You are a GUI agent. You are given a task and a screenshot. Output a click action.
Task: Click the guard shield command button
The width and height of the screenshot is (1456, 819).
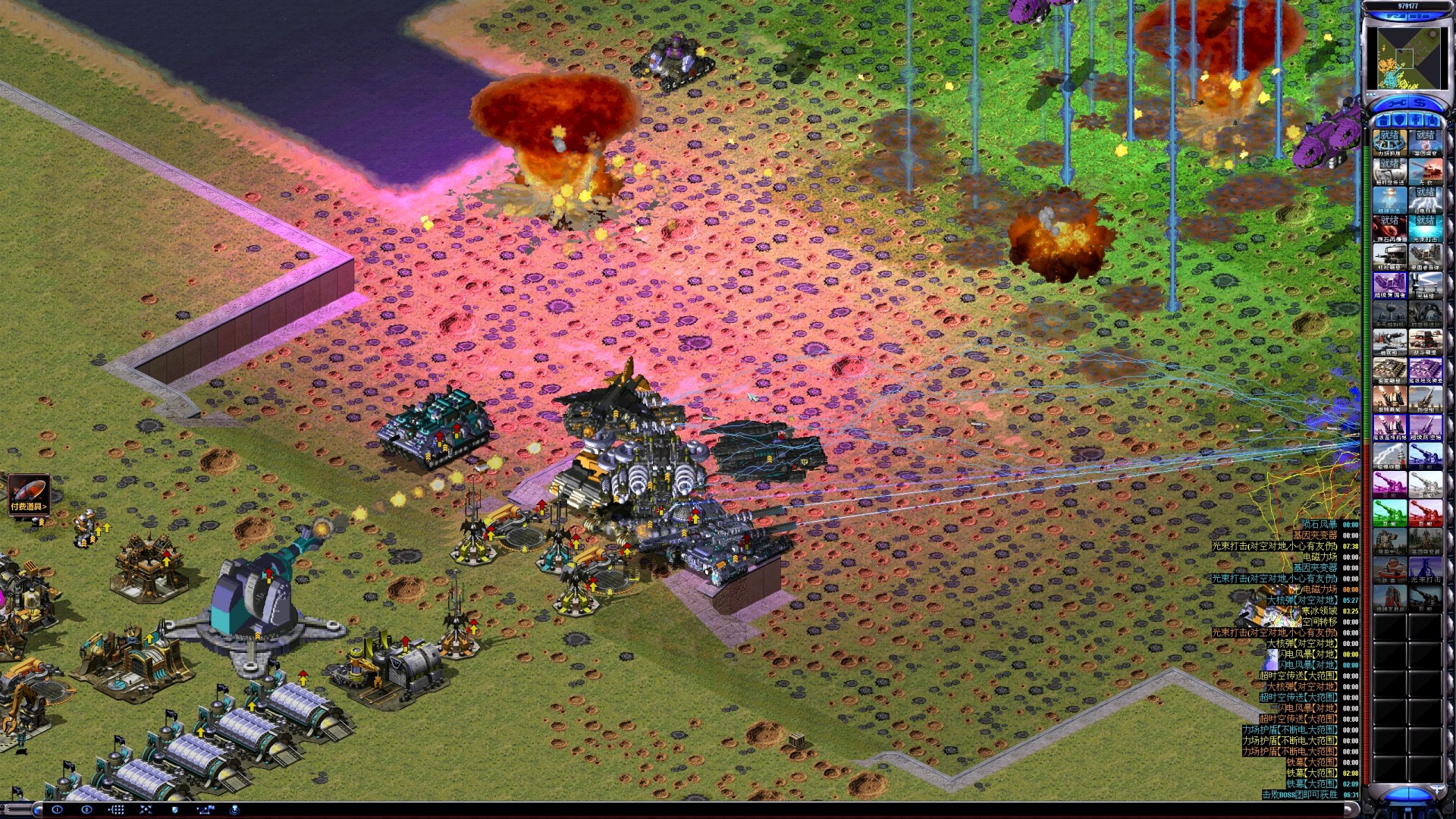175,810
